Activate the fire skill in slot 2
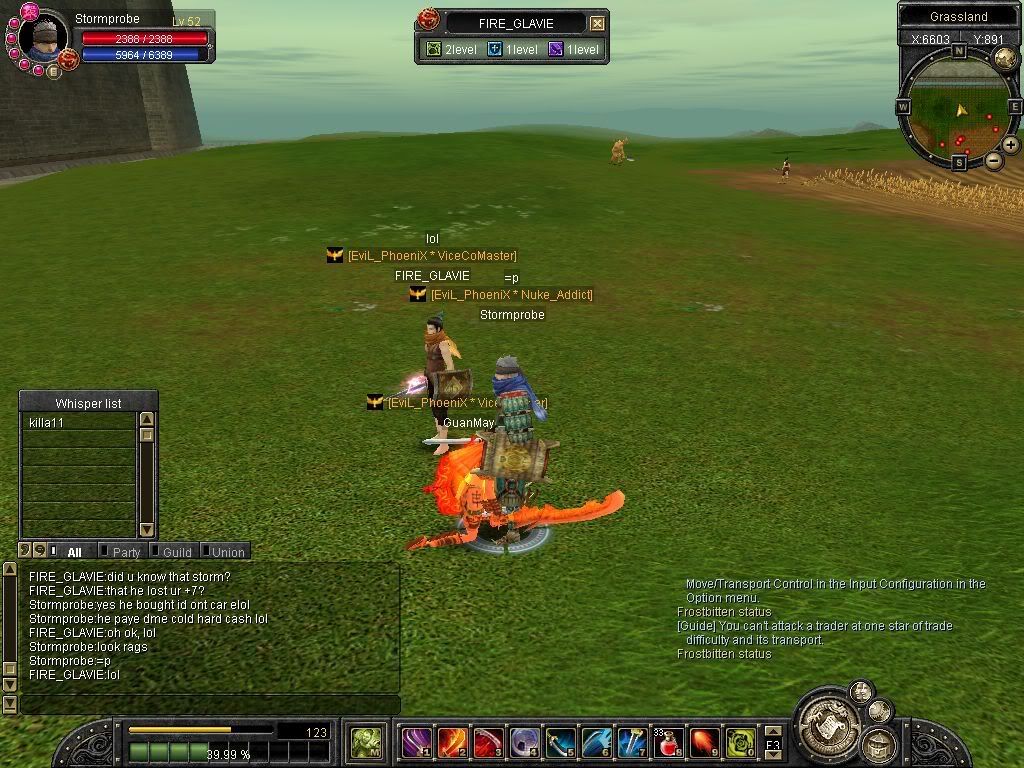 [x=452, y=743]
